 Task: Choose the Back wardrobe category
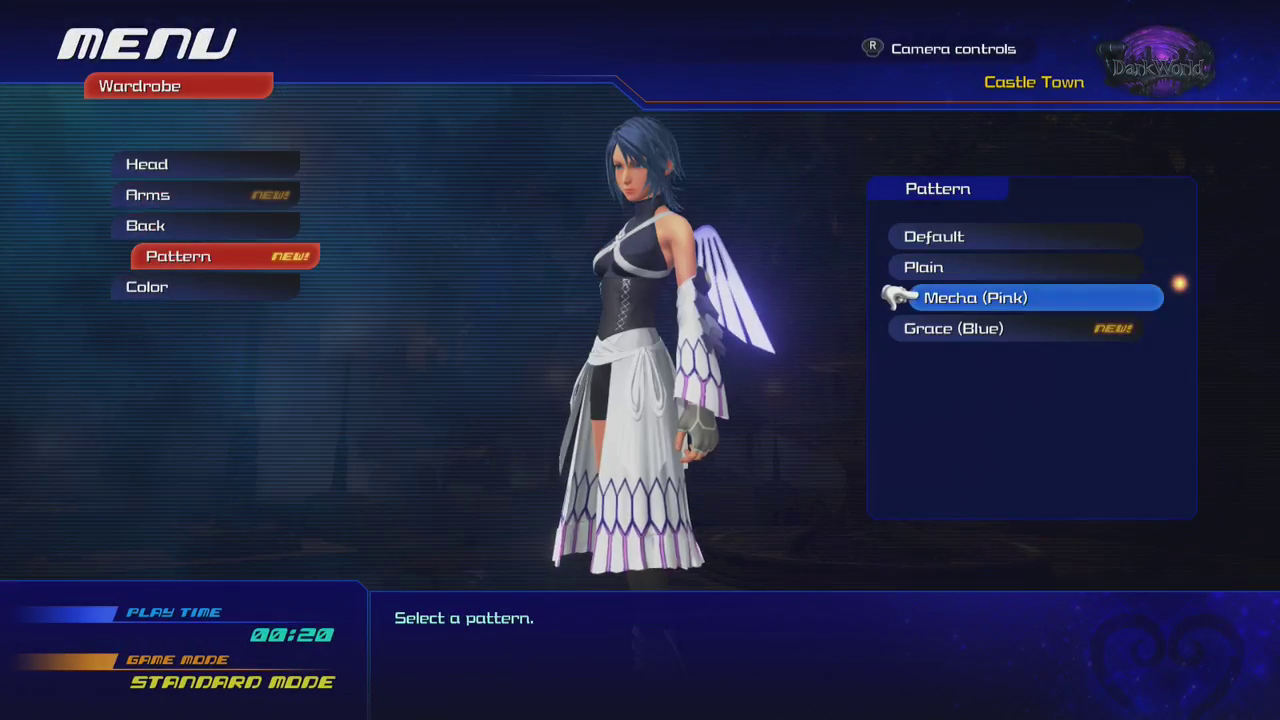pyautogui.click(x=205, y=226)
